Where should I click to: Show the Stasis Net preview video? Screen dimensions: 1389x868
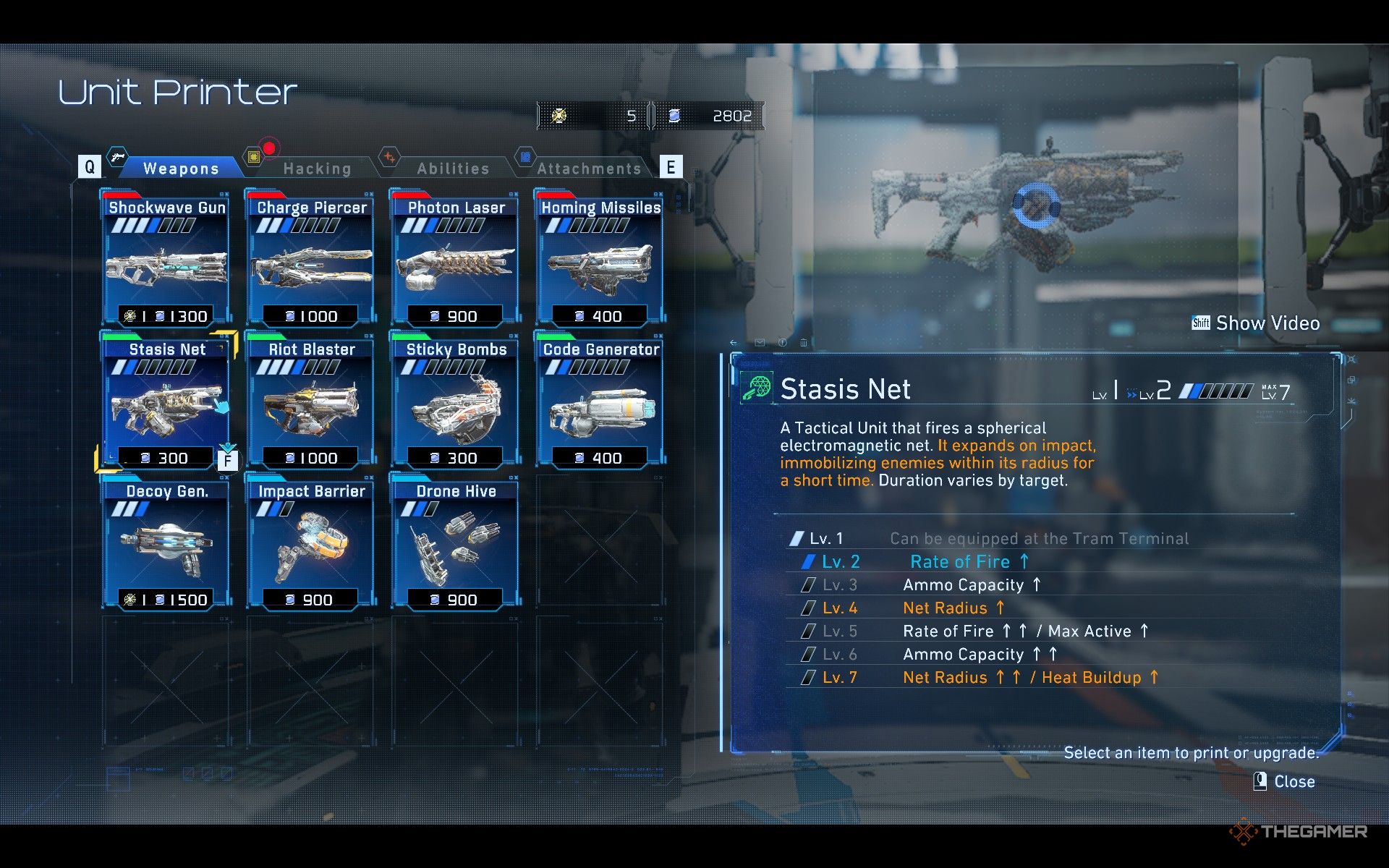1257,323
